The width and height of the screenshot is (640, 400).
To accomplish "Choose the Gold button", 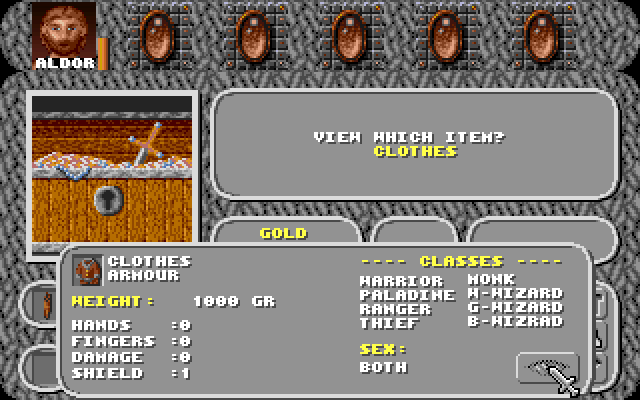I will coord(283,233).
